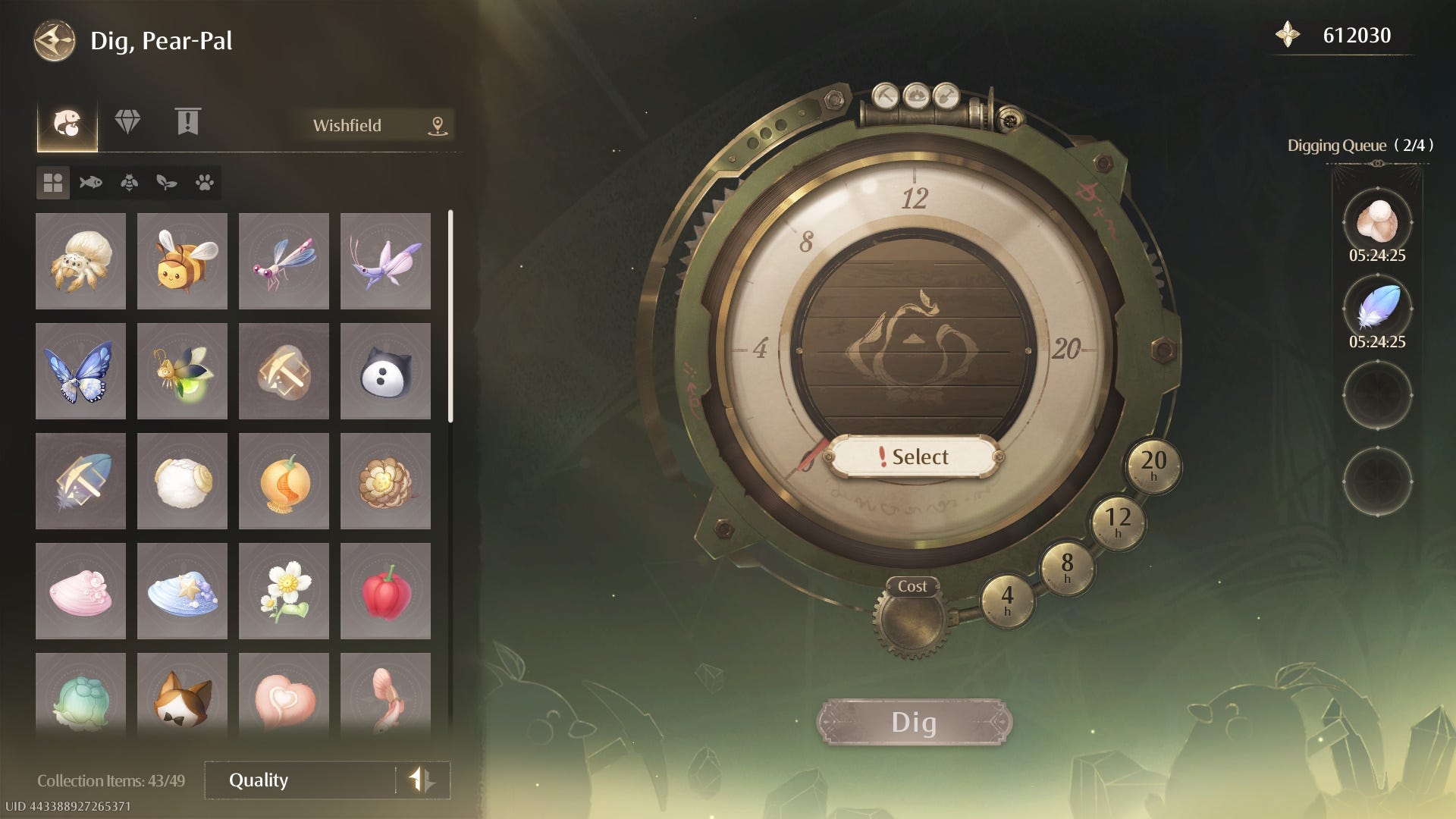Open the Wishfield location selector
Image resolution: width=1456 pixels, height=819 pixels.
pyautogui.click(x=377, y=125)
